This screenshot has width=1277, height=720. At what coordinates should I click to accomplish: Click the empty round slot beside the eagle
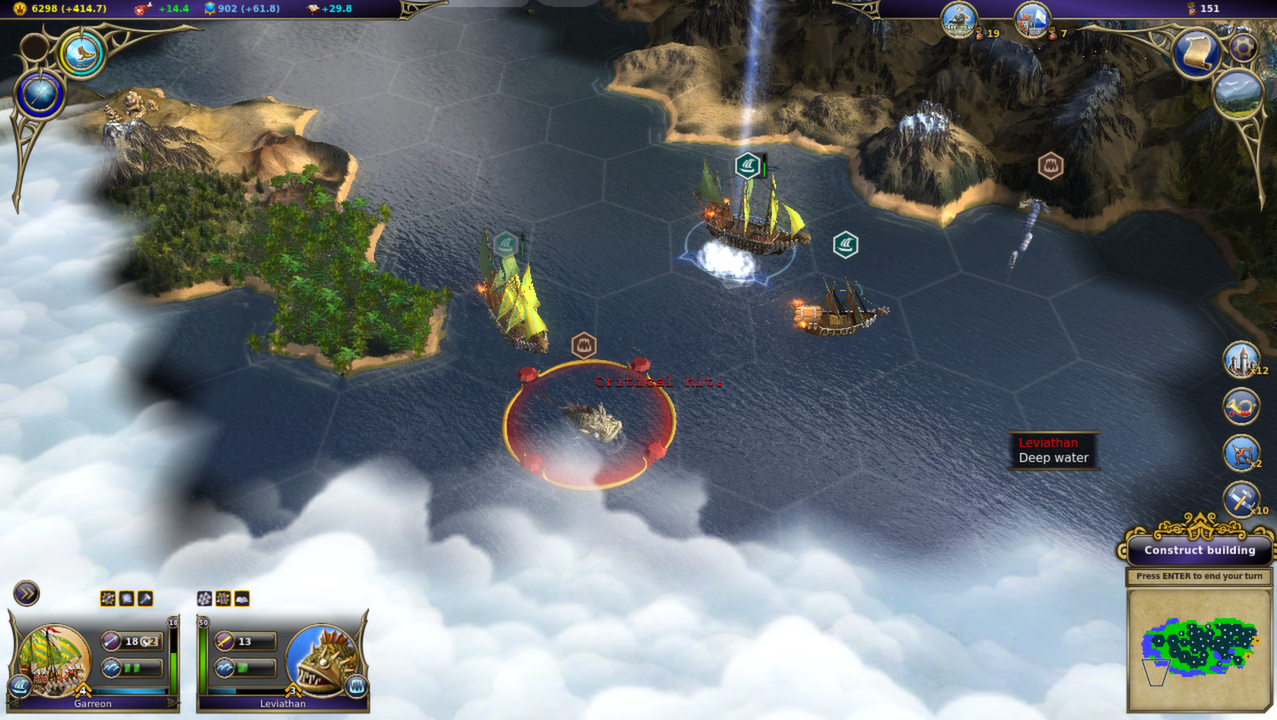click(35, 47)
